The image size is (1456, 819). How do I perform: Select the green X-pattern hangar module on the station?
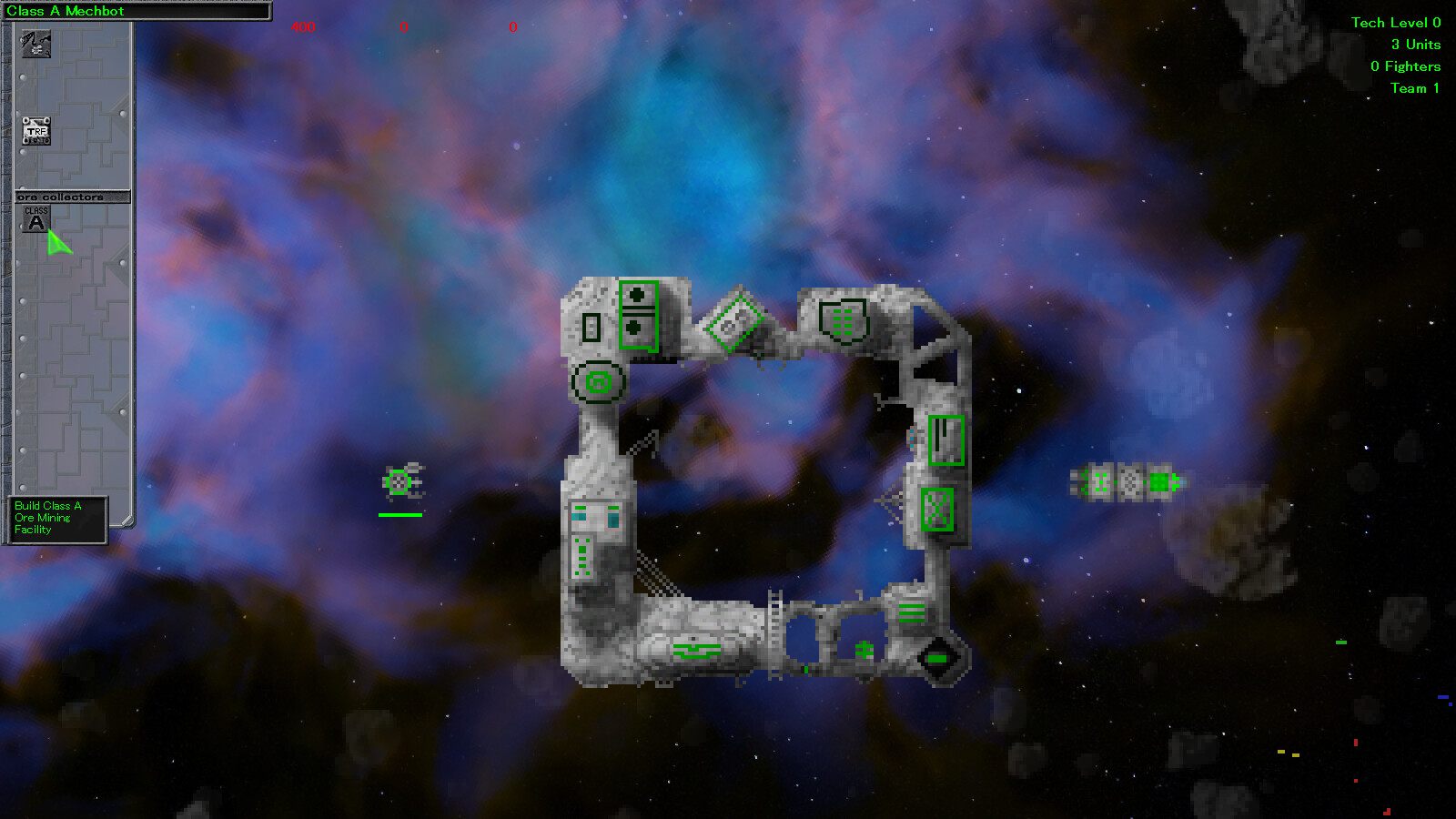935,511
